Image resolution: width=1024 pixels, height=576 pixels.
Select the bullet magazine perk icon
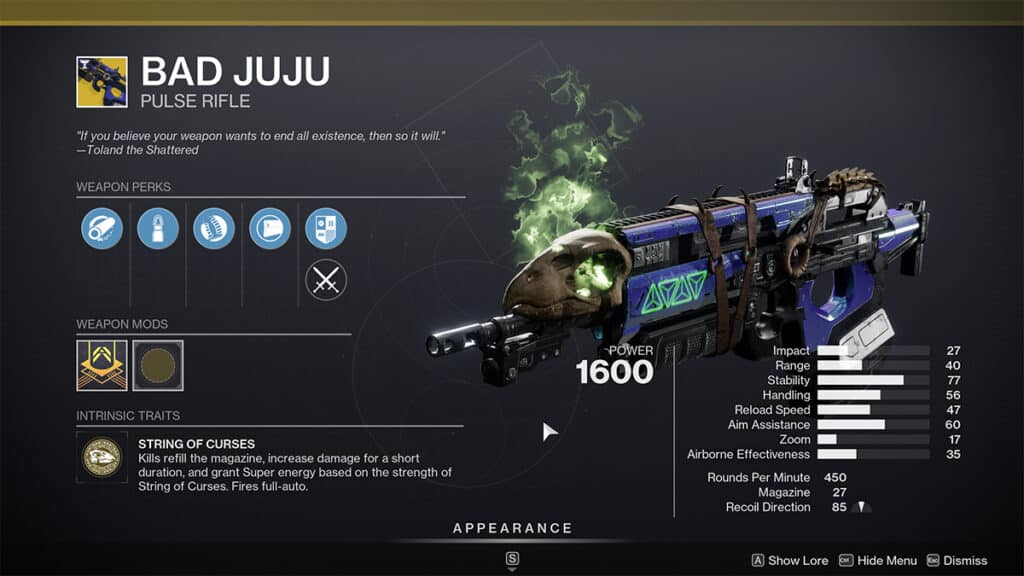pos(158,229)
